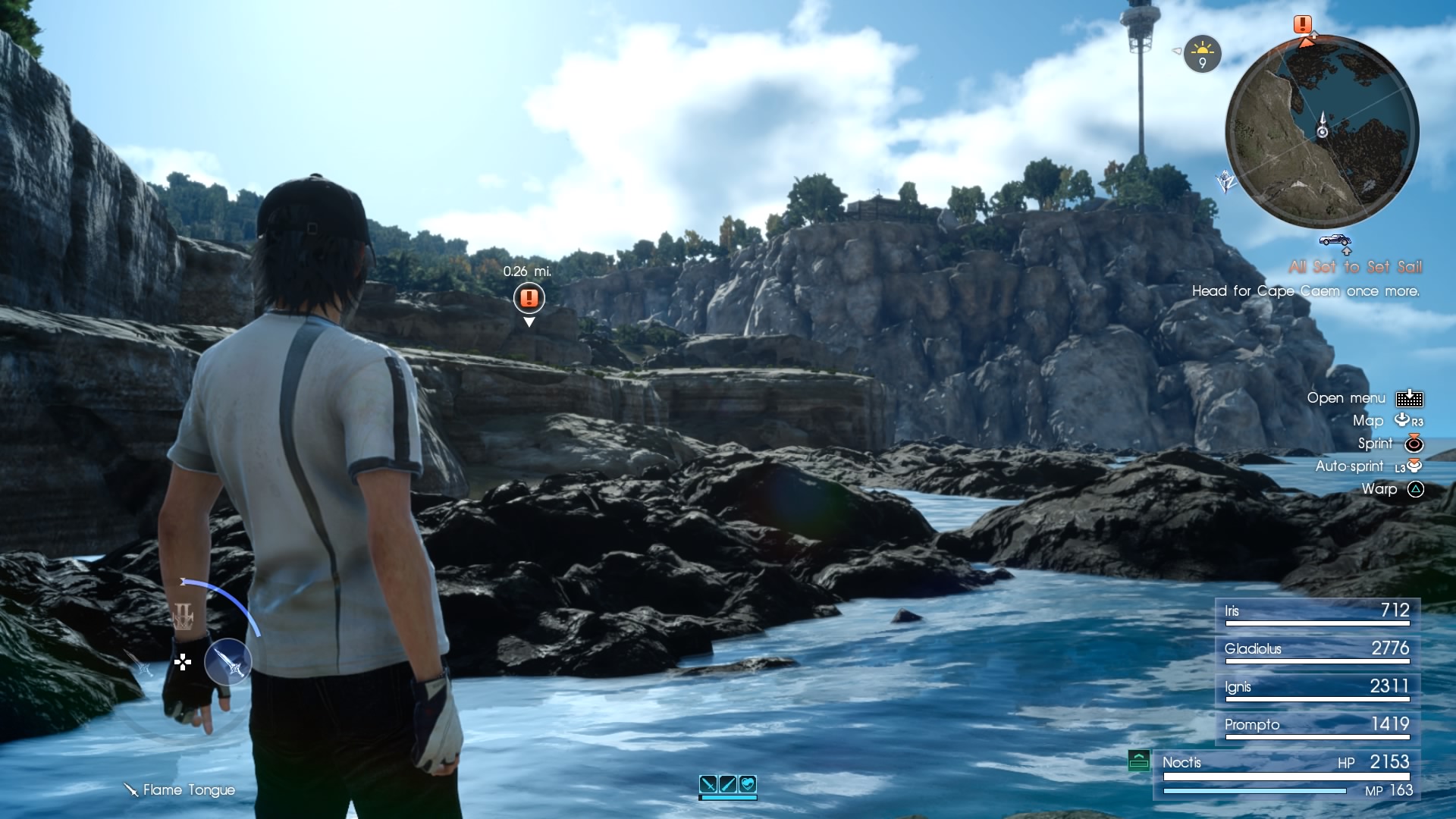Select the orange quest marker atop the minimap

pos(1303,25)
